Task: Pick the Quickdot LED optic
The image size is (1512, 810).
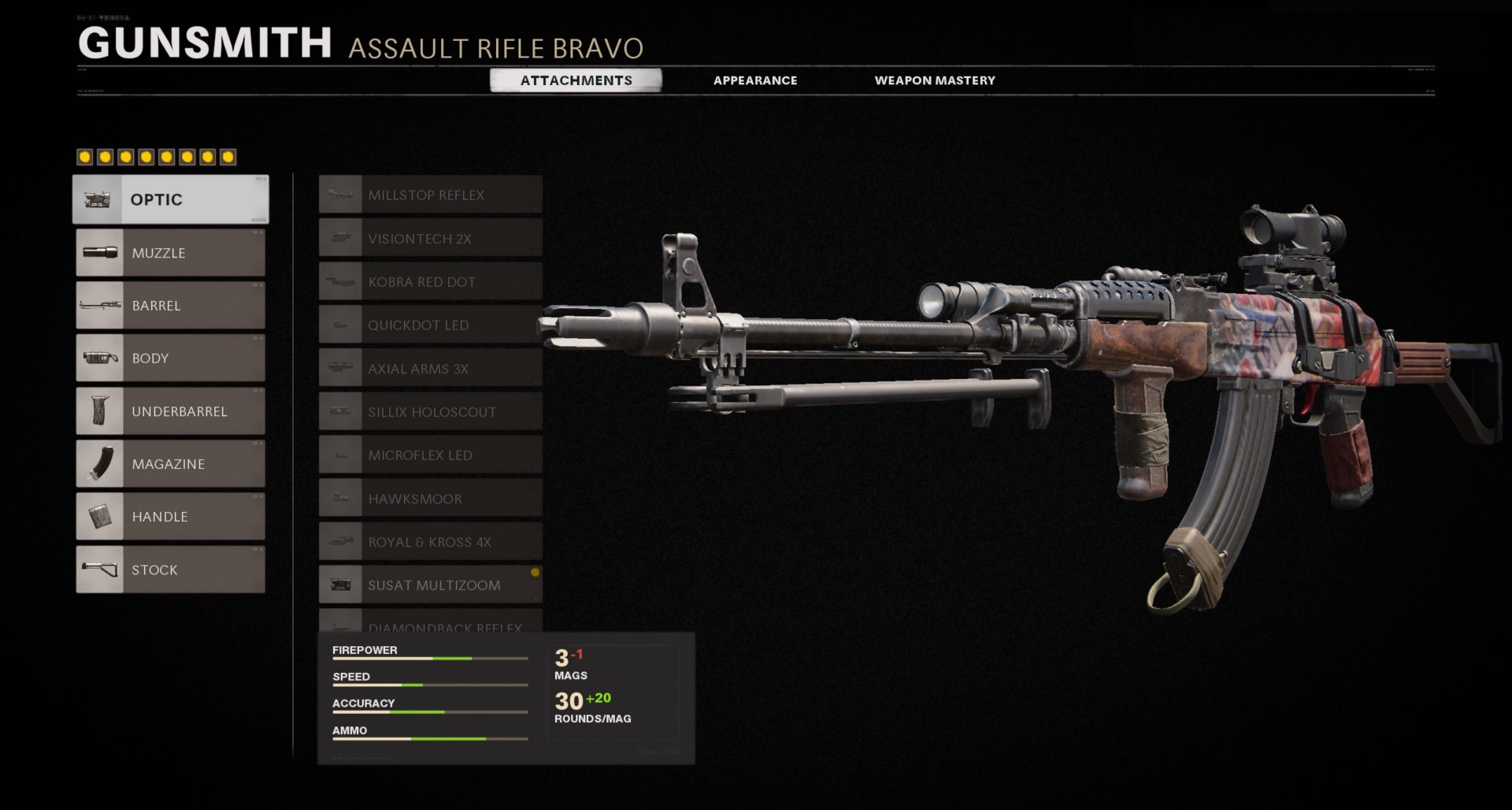Action: click(431, 325)
